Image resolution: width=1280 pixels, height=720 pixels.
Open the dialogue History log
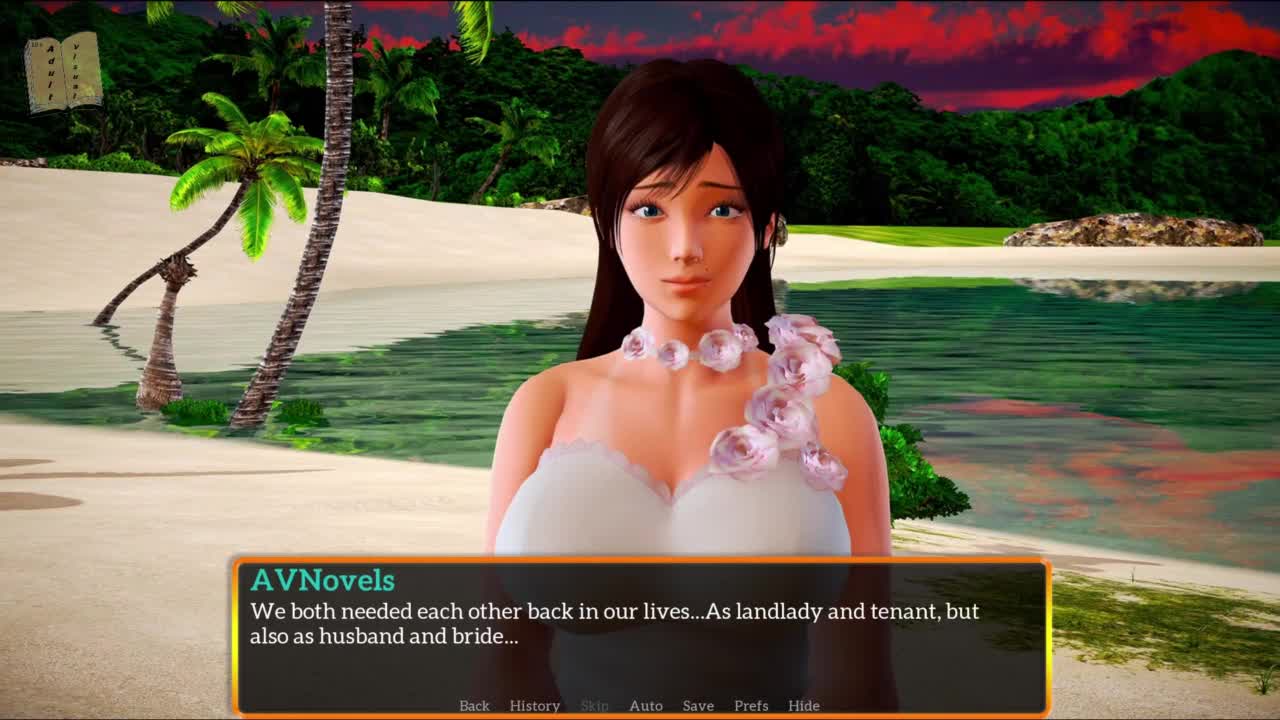534,705
